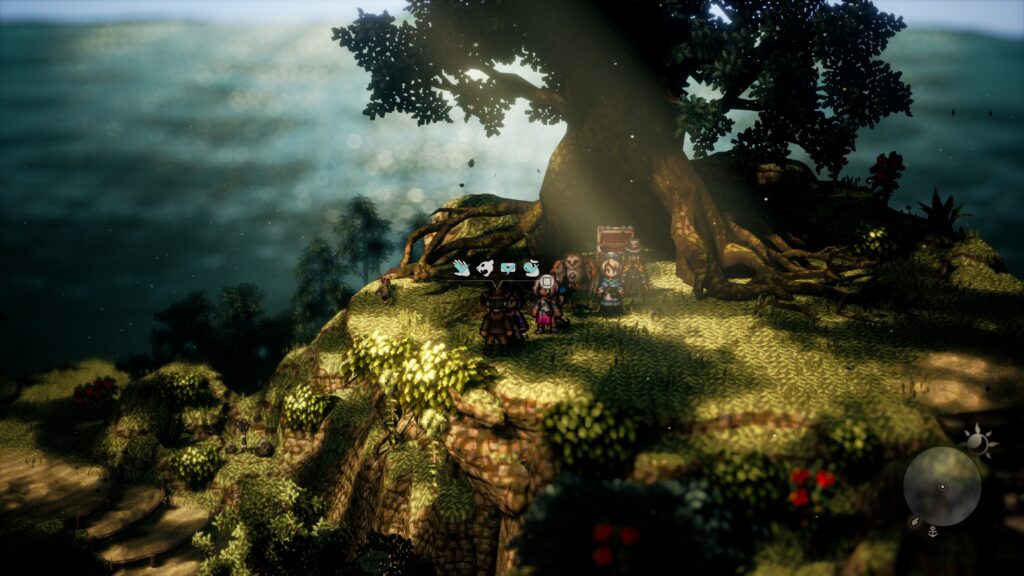The image size is (1024, 576).
Task: Activate the speech bubble path action
Action: [509, 268]
